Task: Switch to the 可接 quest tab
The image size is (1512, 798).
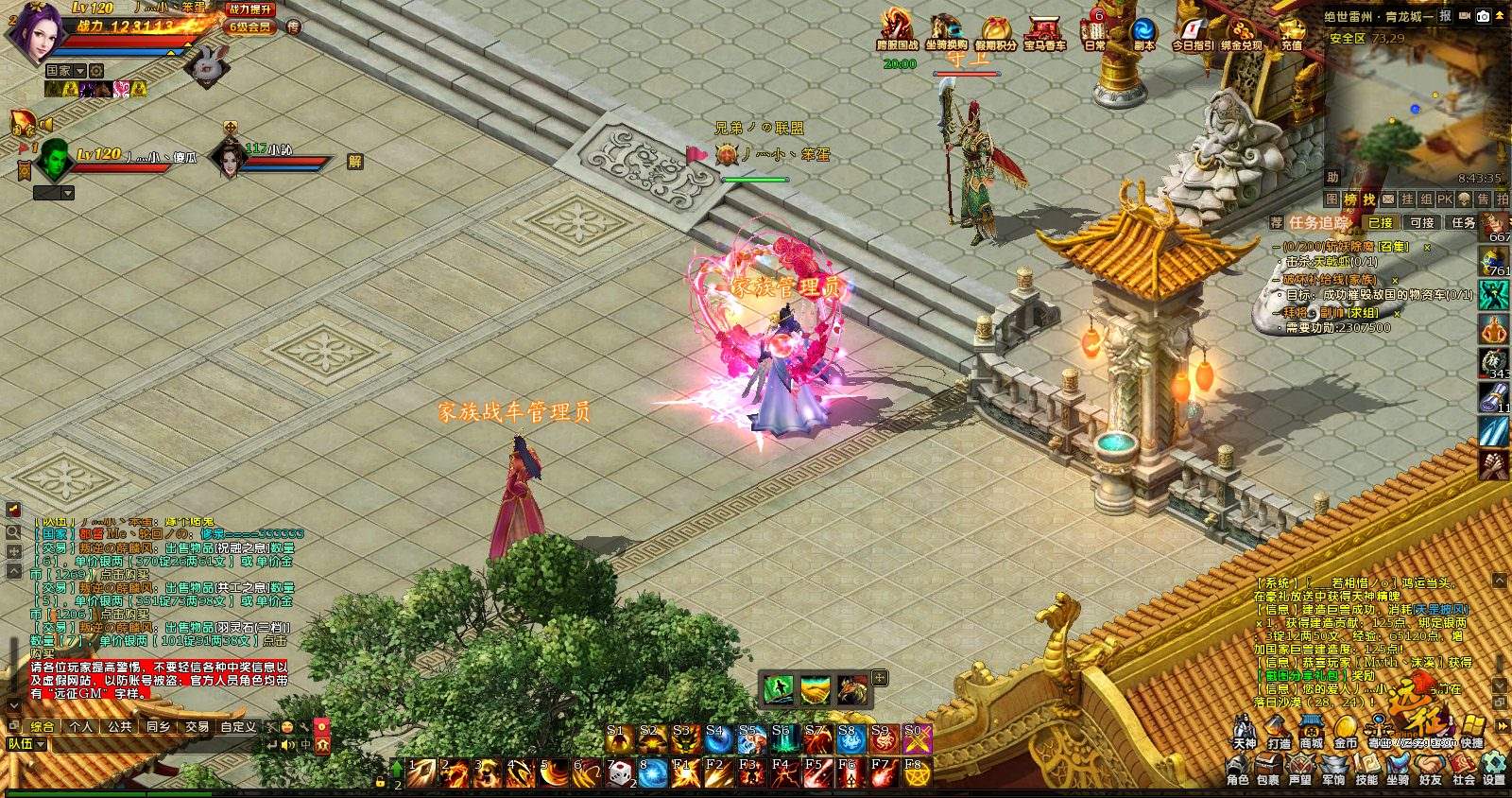Action: click(x=1421, y=223)
